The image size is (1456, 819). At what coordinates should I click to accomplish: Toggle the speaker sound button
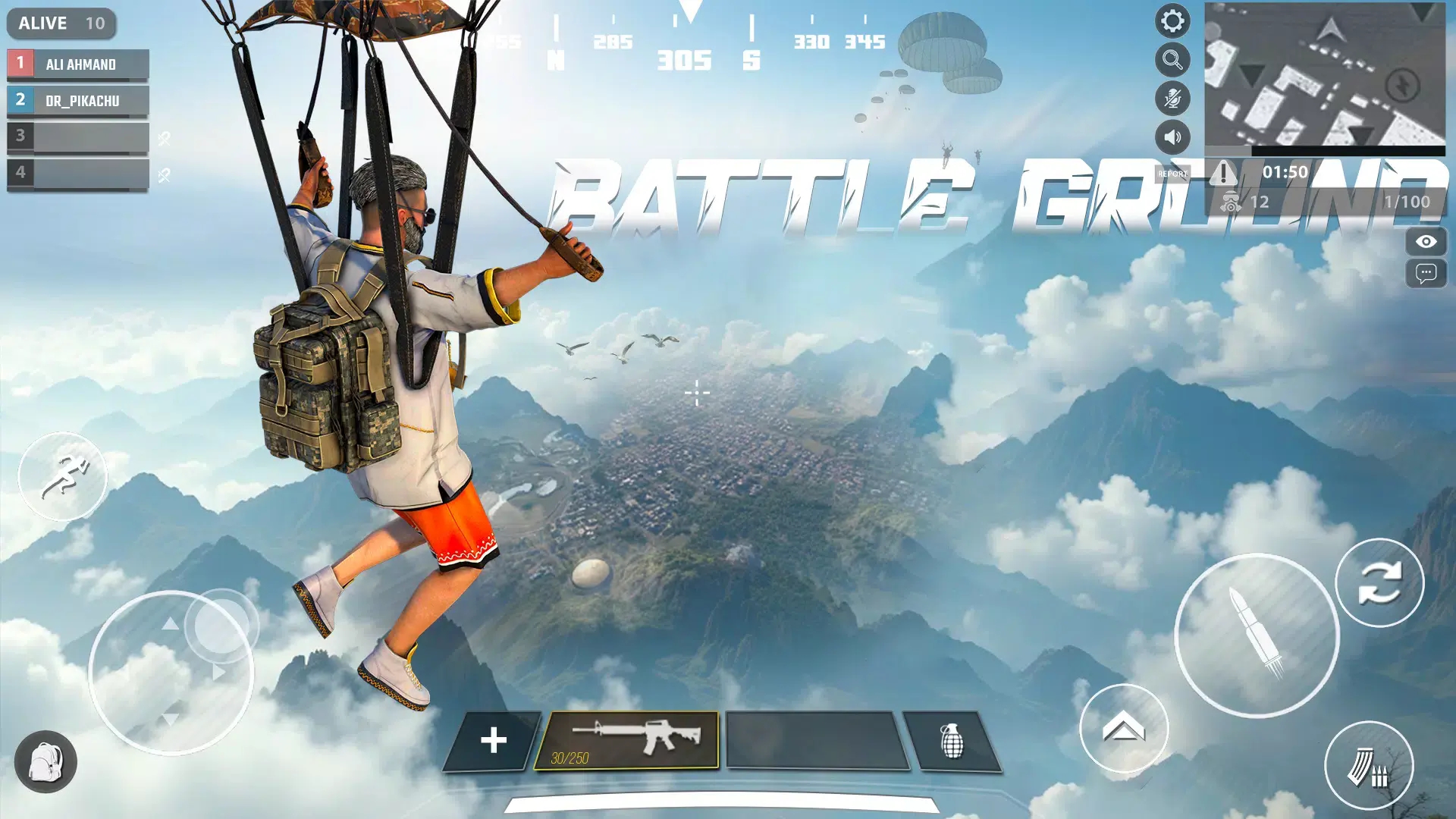(x=1172, y=137)
